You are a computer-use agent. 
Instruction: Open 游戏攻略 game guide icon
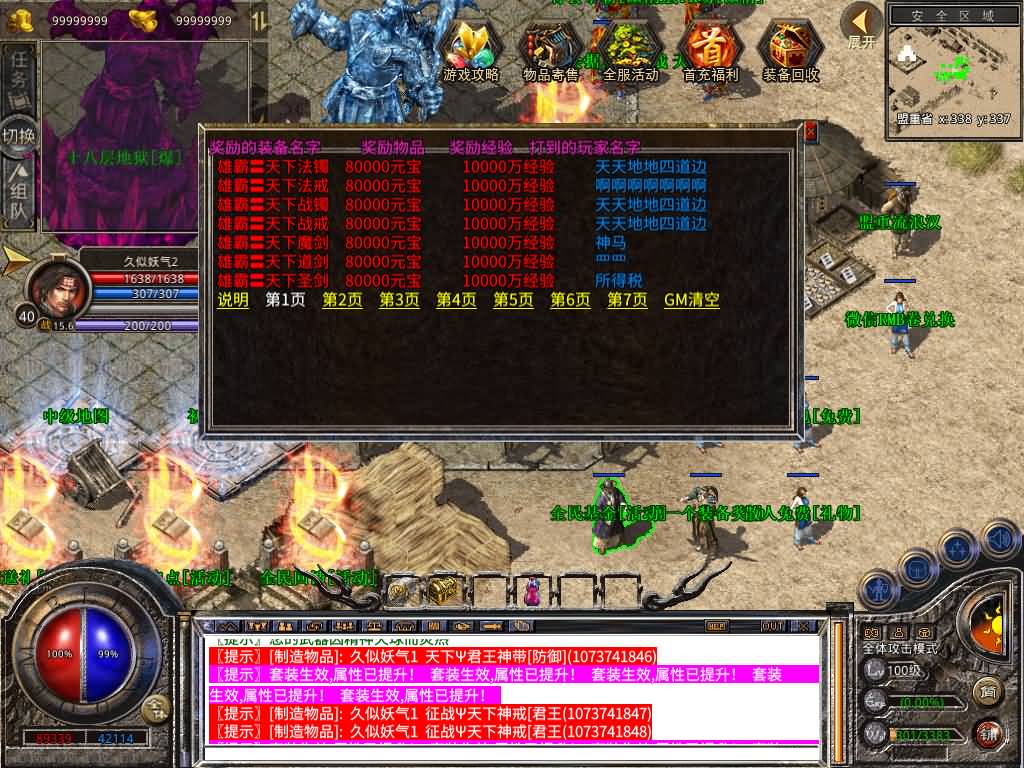point(471,49)
